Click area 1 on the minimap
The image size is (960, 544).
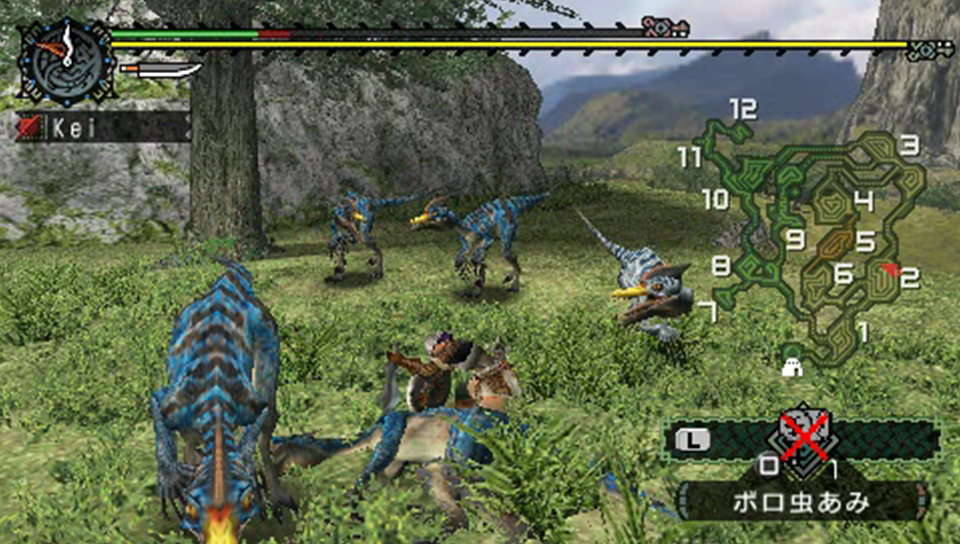tap(863, 332)
